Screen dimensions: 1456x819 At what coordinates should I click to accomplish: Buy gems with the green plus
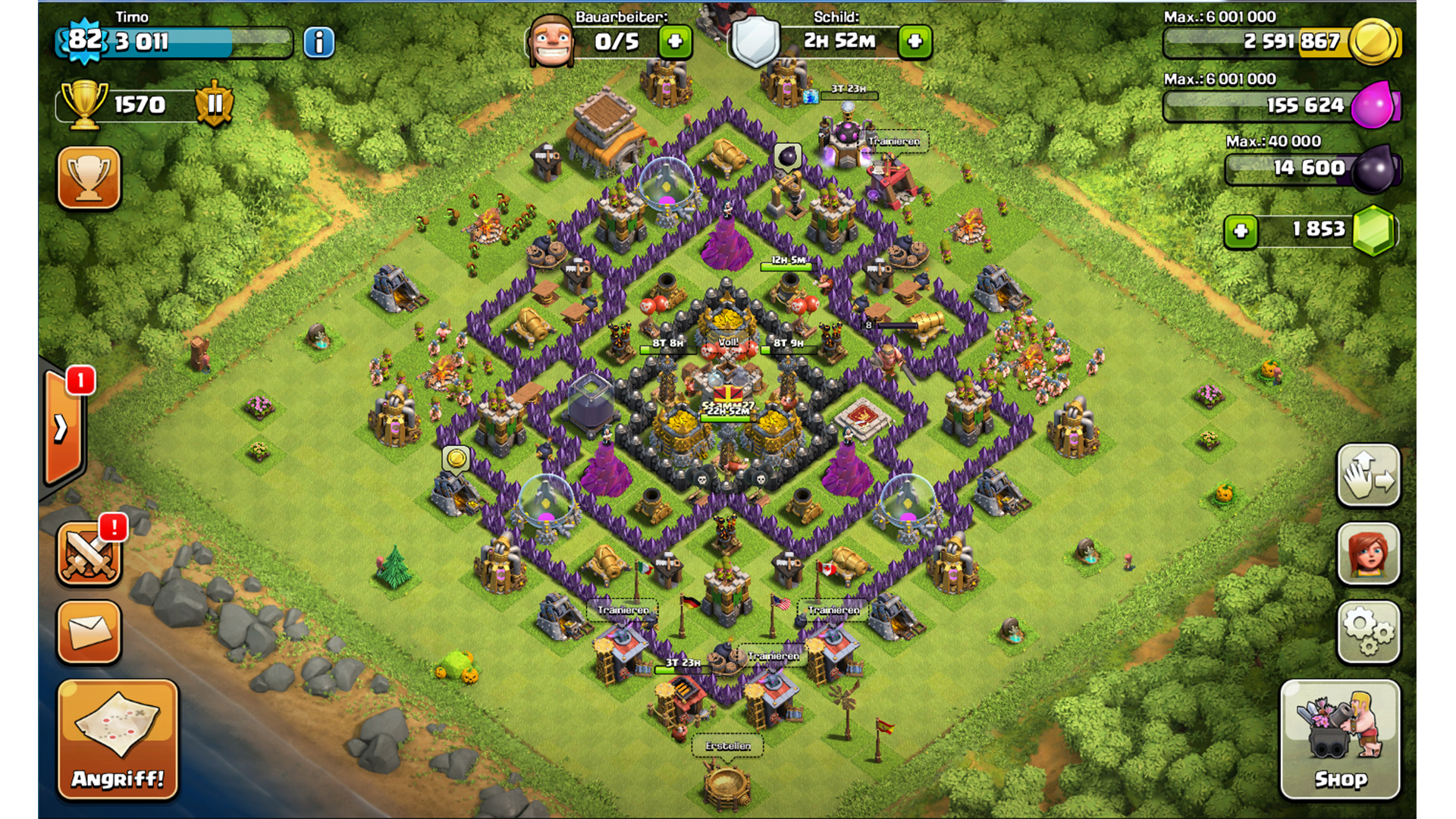coord(1241,231)
